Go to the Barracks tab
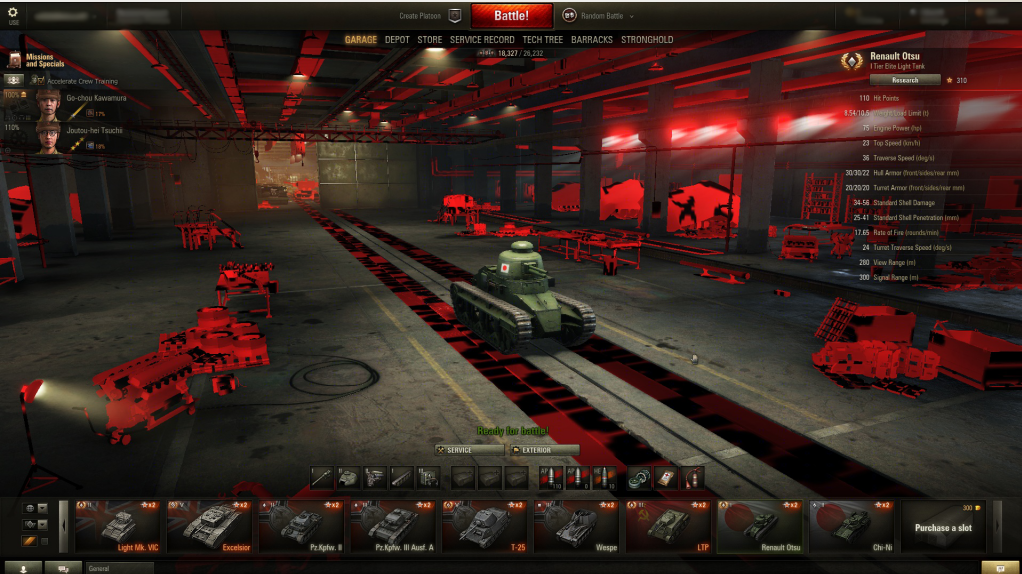 click(x=592, y=40)
